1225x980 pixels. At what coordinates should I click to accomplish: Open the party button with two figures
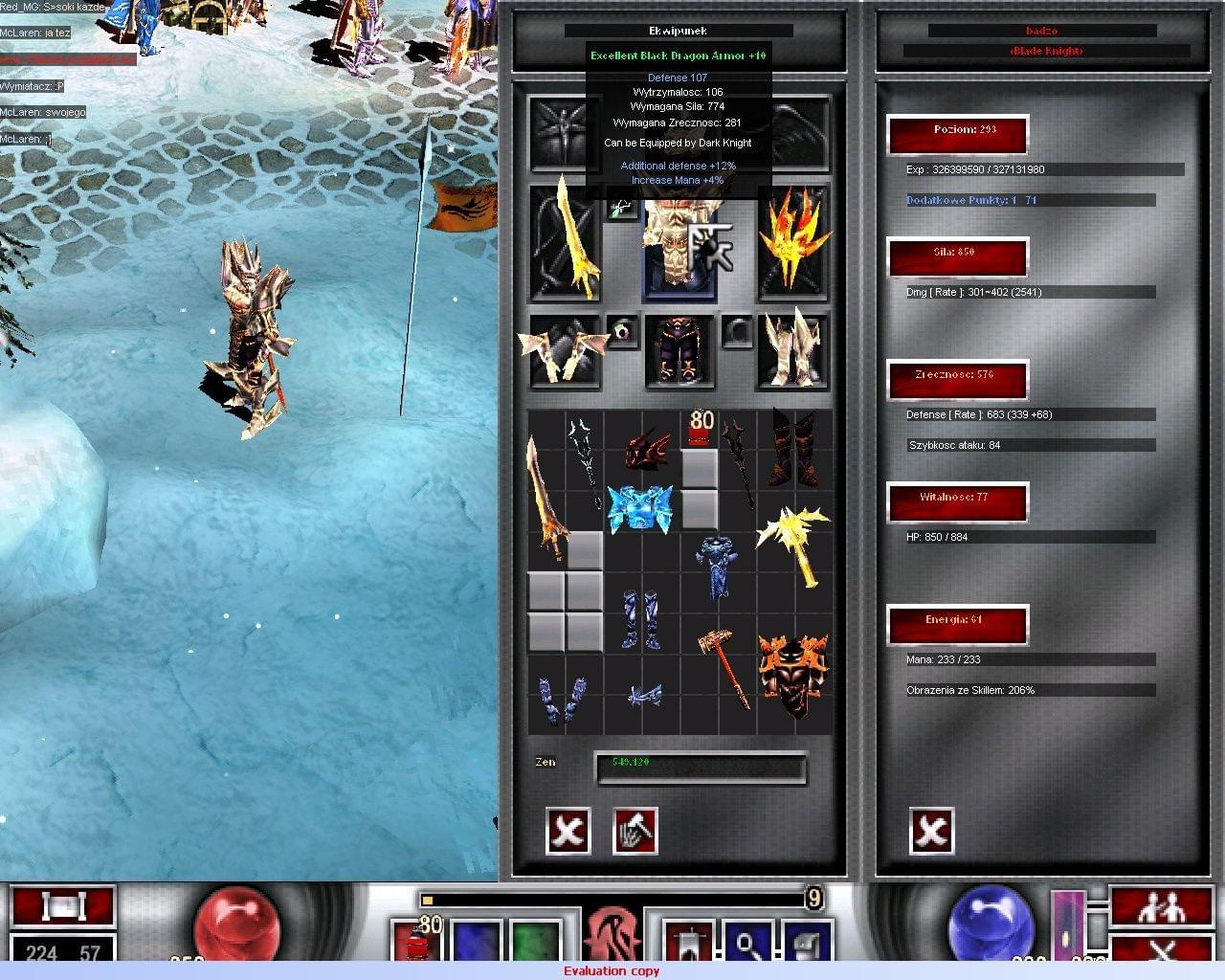(x=1161, y=906)
